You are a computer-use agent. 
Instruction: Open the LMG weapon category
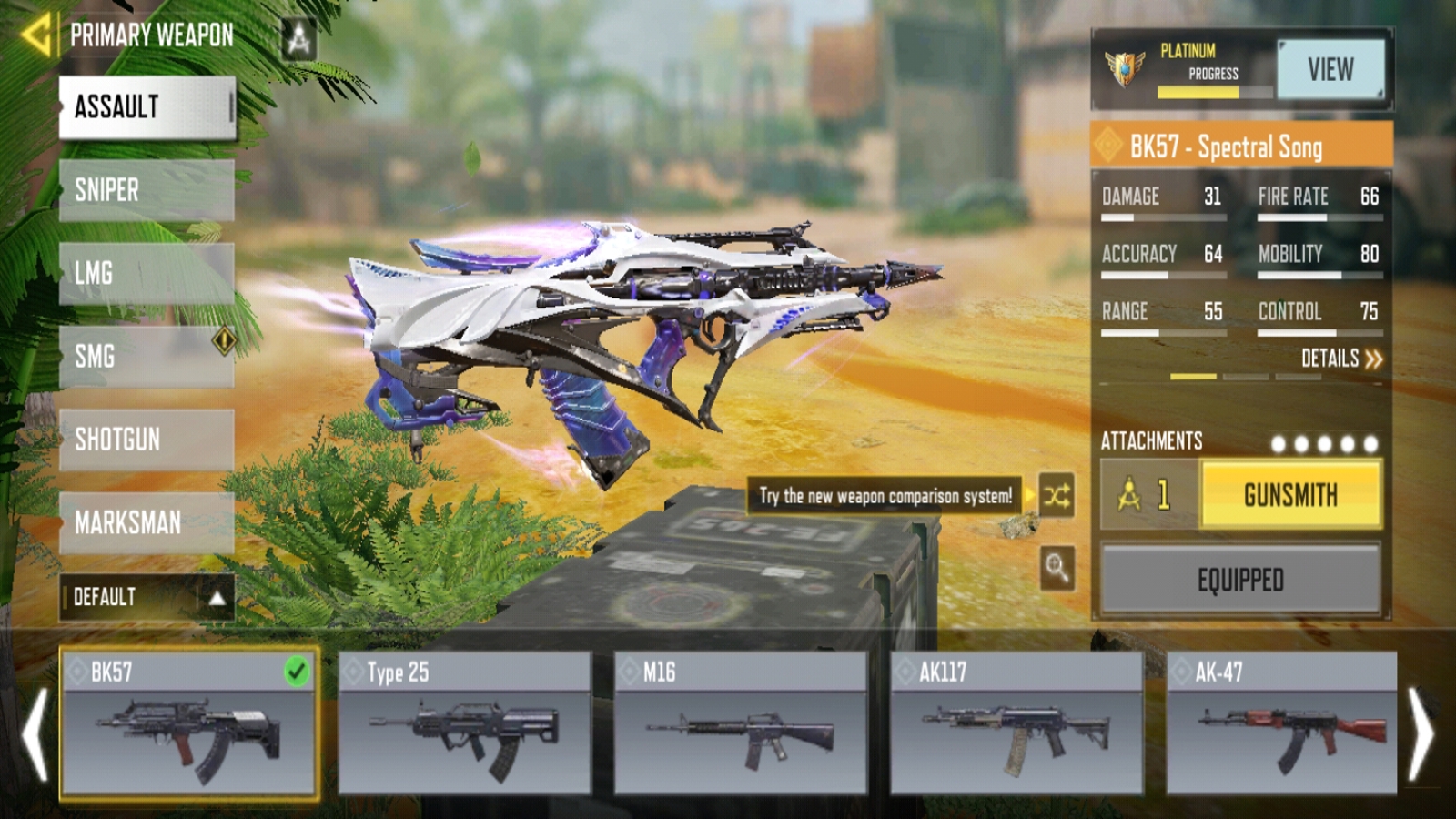[147, 273]
